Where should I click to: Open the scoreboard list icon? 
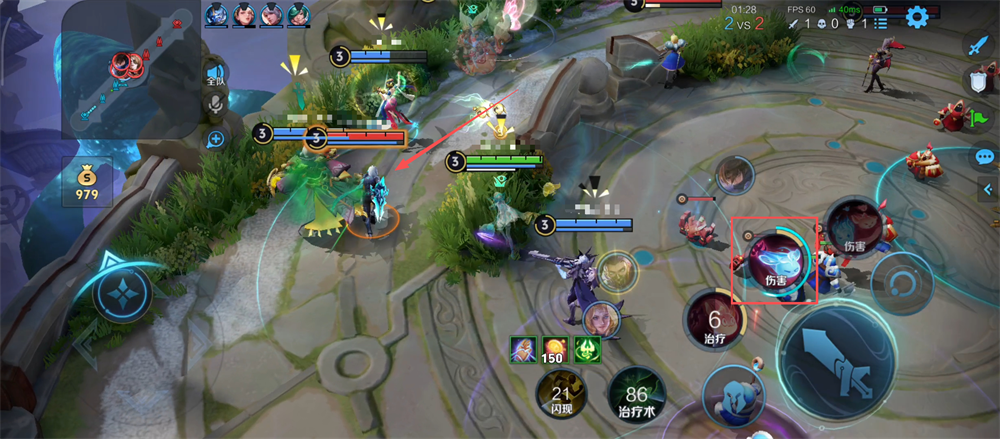(x=881, y=23)
